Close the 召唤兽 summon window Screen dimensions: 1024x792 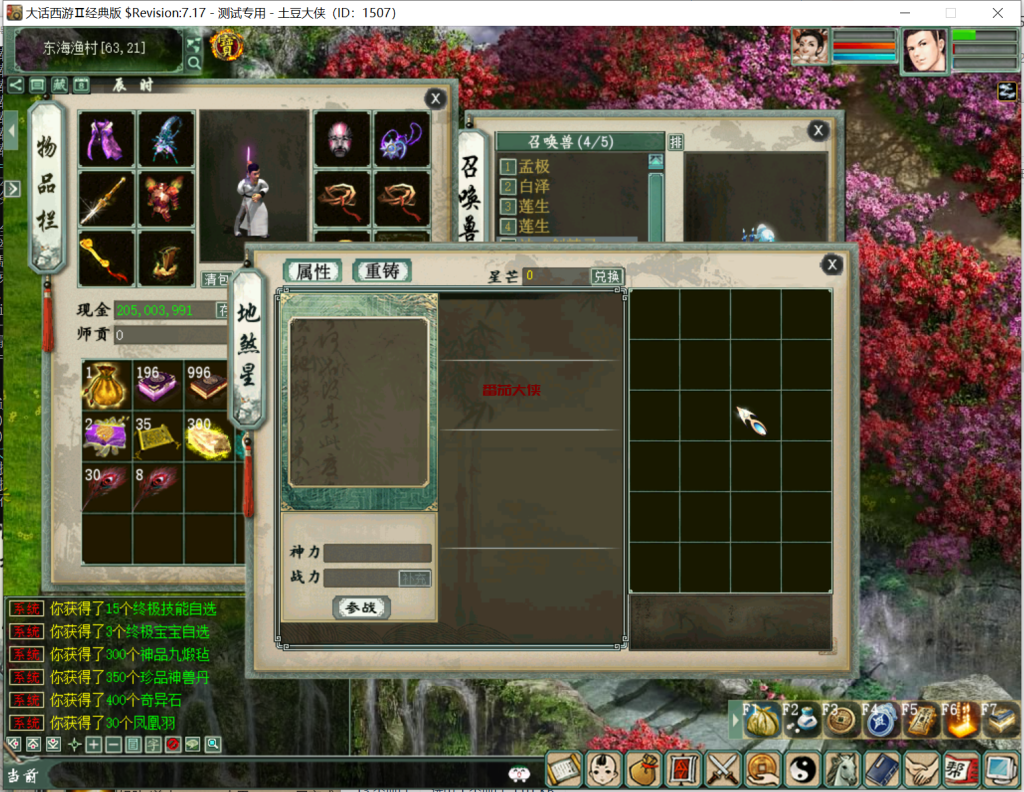coord(818,130)
